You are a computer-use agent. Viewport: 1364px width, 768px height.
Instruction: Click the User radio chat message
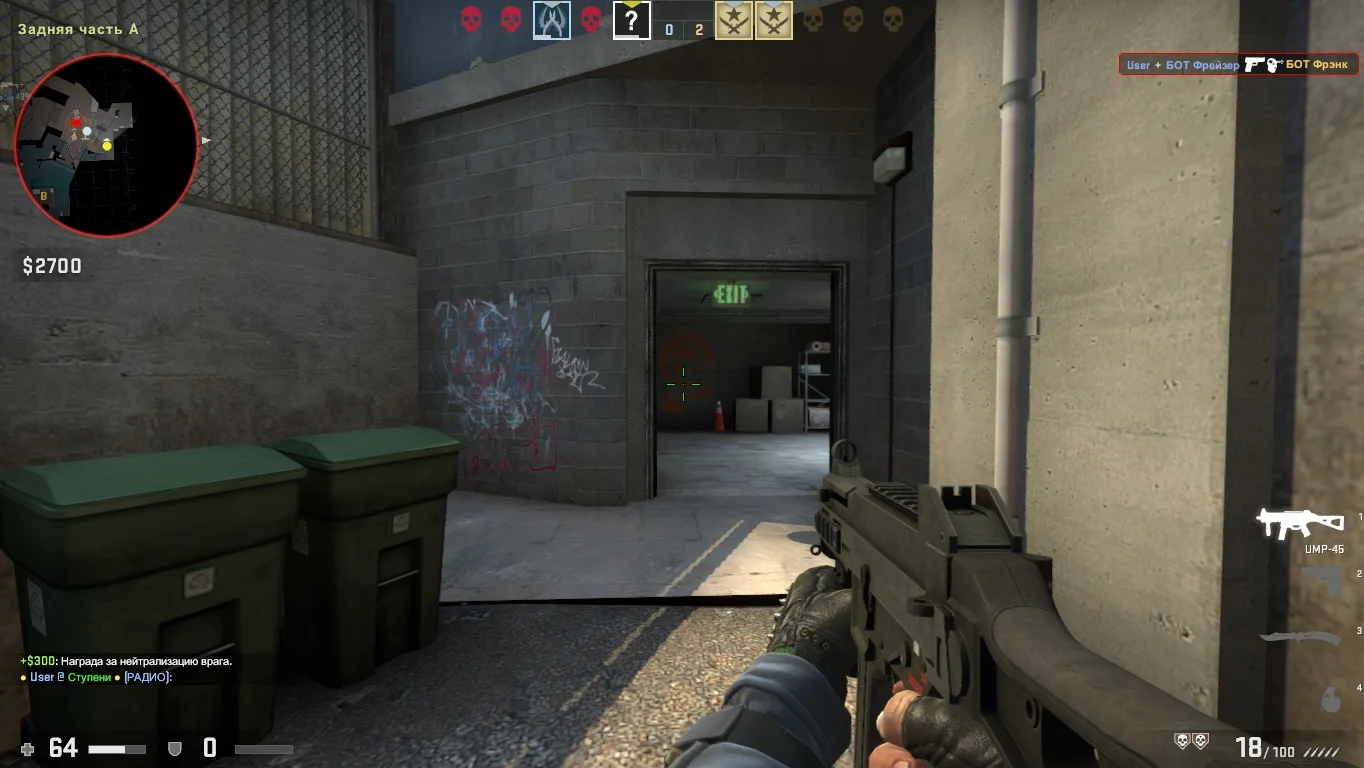click(97, 677)
